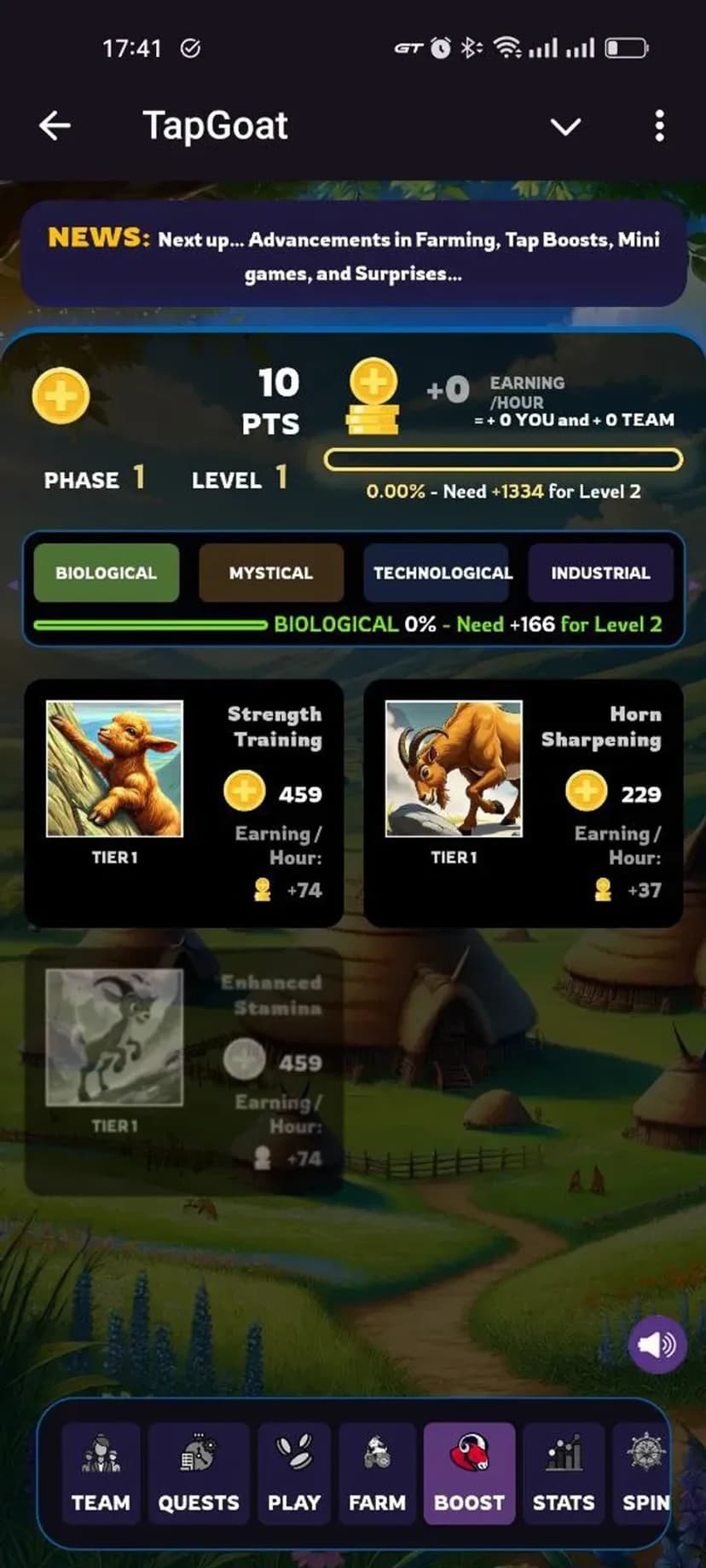Toggle the sound speaker button
Image resolution: width=706 pixels, height=1568 pixels.
coord(657,1345)
